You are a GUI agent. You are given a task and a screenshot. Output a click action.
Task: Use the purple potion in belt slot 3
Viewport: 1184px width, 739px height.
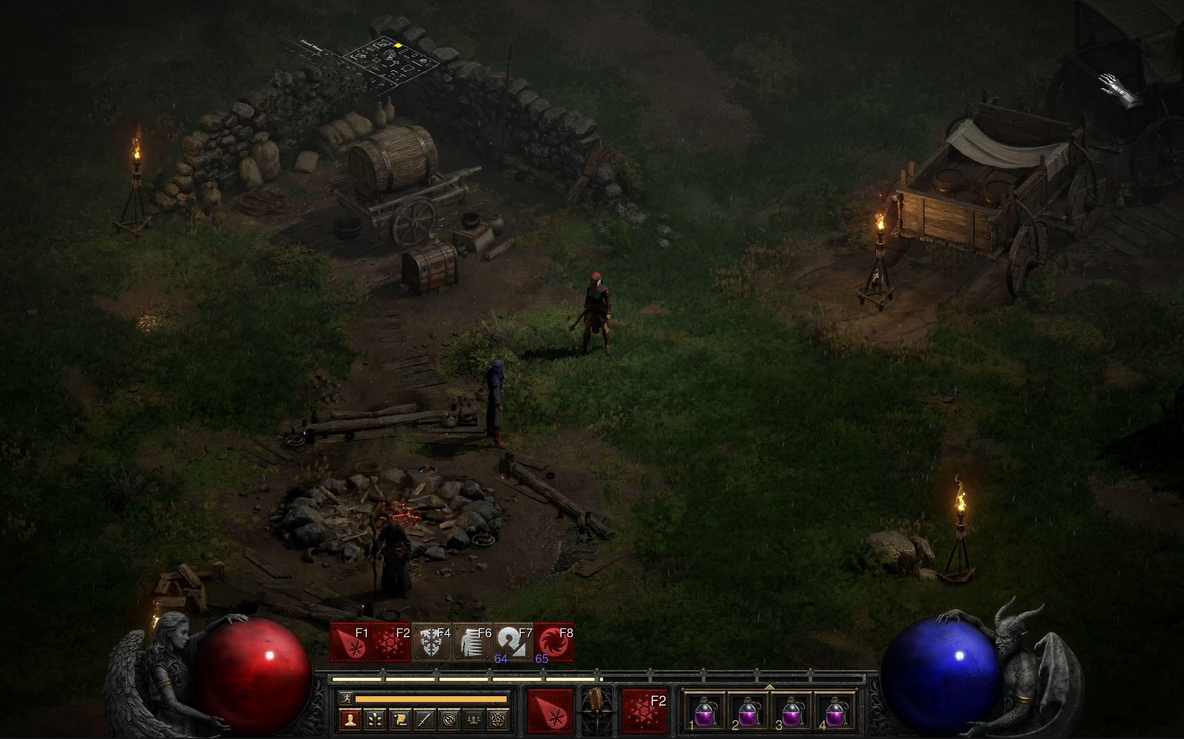[x=792, y=712]
